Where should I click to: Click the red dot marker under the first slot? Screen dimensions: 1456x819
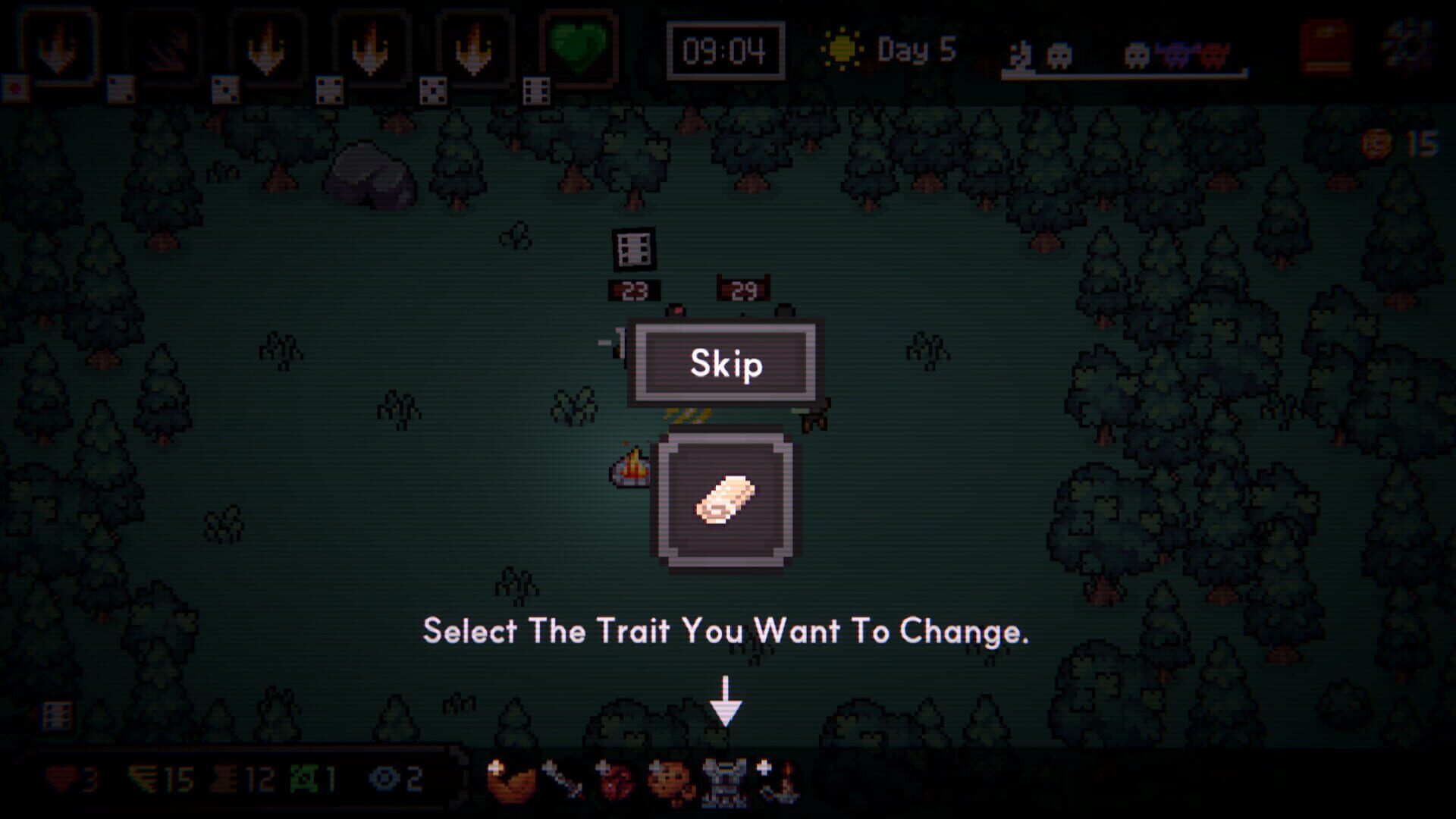(15, 86)
